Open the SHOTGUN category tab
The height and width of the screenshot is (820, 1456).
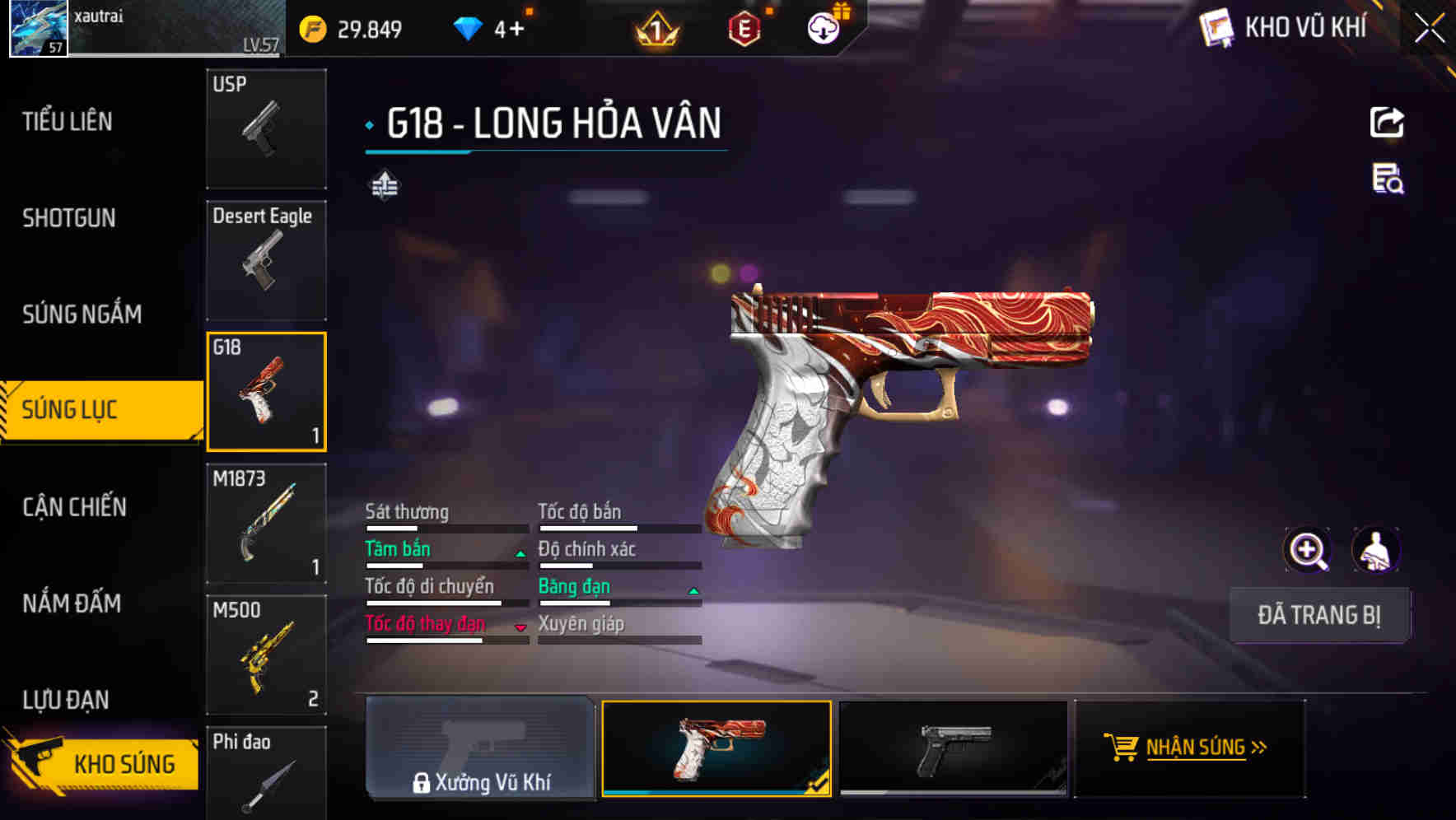click(69, 218)
